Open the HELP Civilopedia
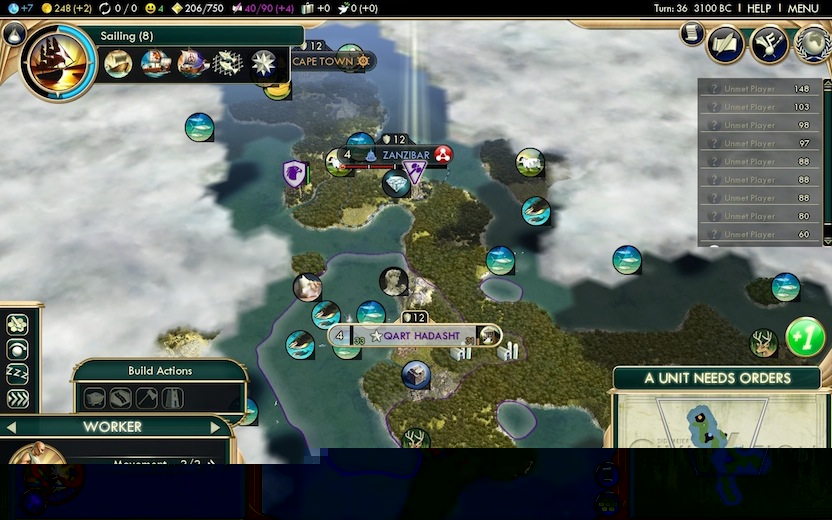 pyautogui.click(x=759, y=8)
